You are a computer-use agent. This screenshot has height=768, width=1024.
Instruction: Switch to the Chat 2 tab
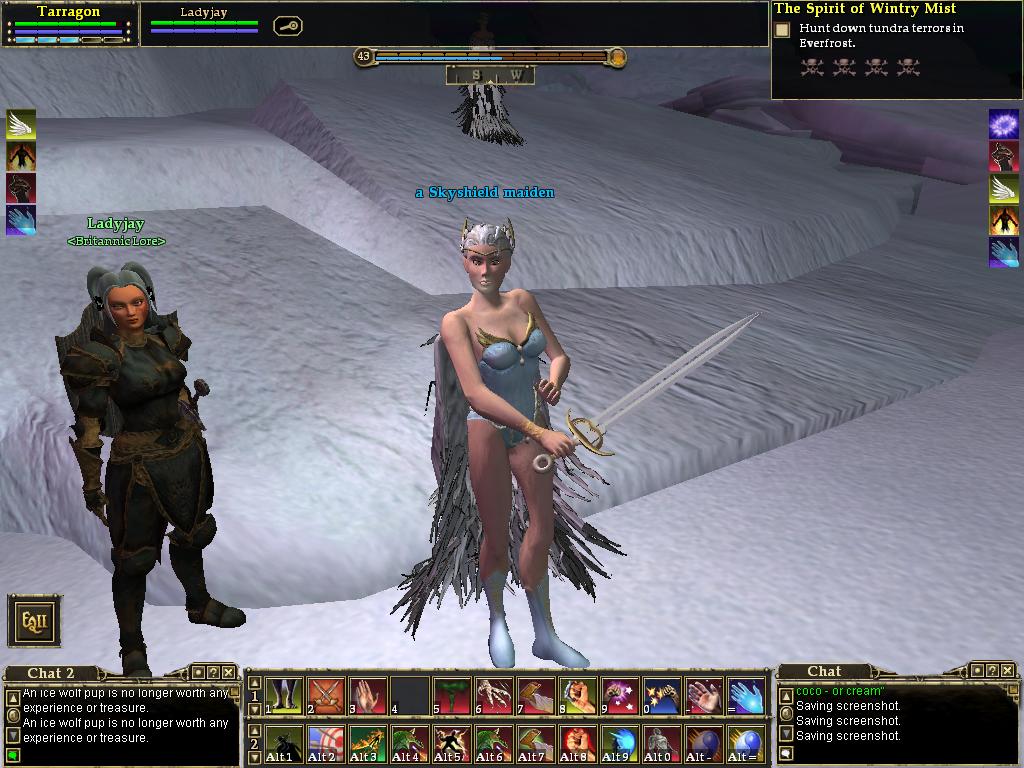coord(51,673)
